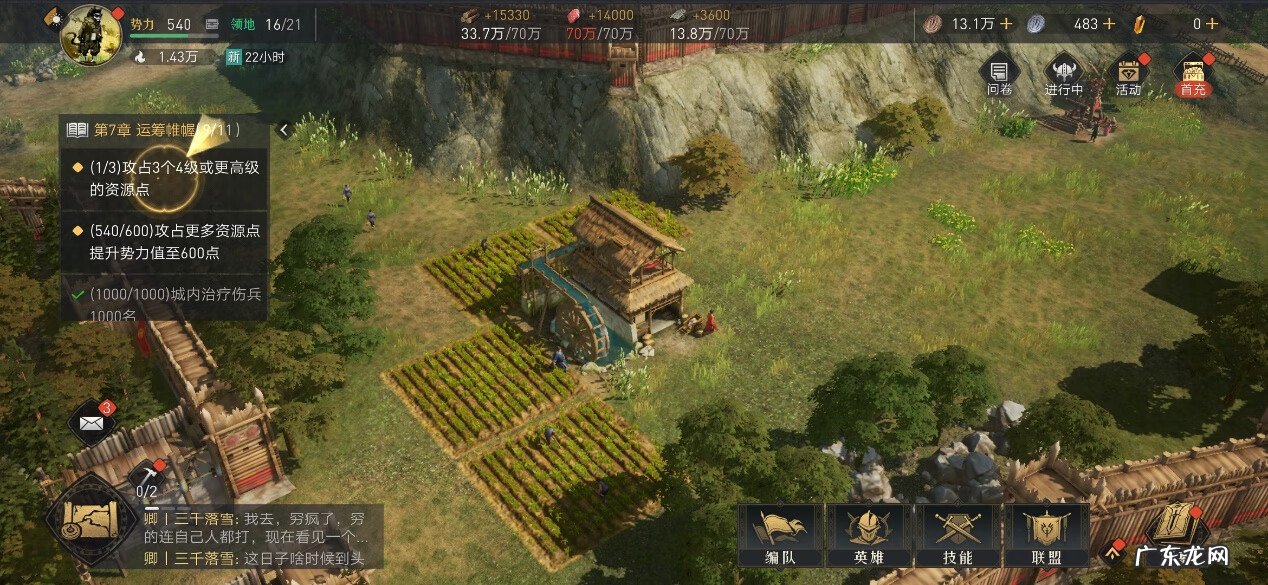This screenshot has width=1268, height=585.
Task: Tap the builder hammer queue icon
Action: [x=146, y=474]
